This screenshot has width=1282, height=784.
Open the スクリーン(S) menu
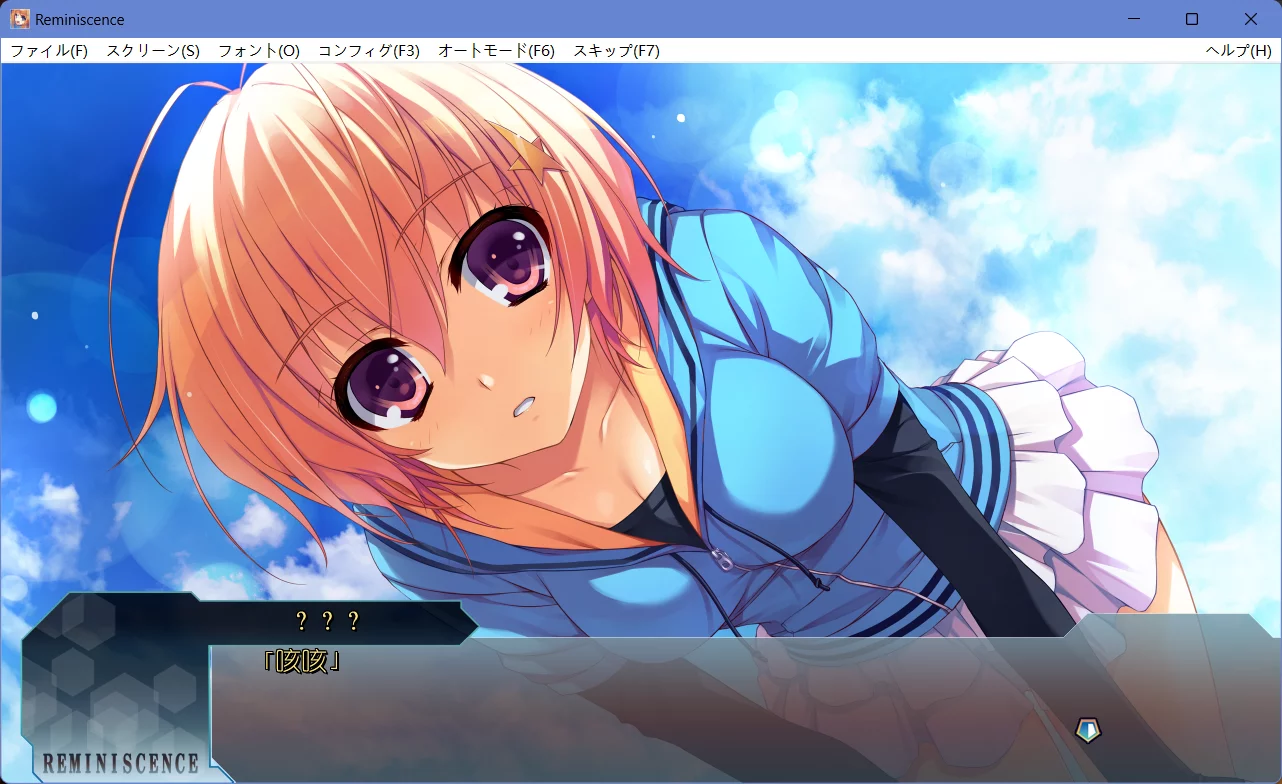[x=151, y=50]
